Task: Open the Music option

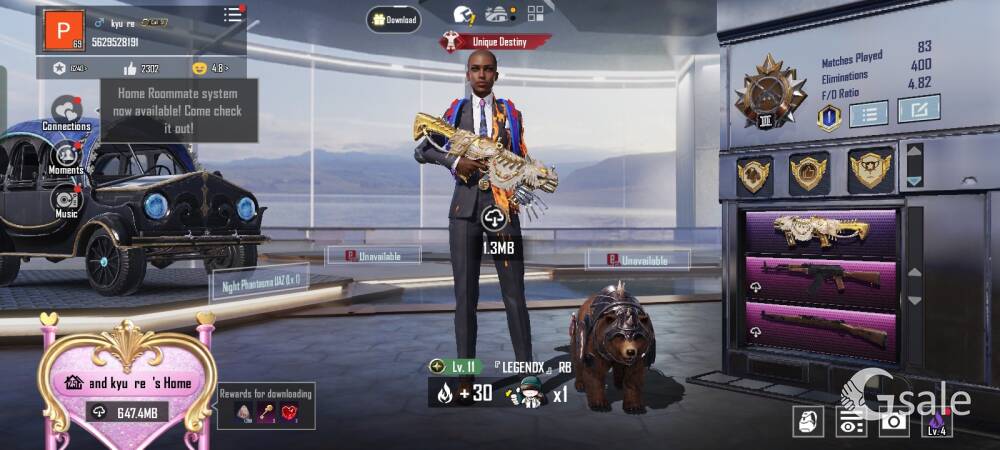Action: click(x=66, y=201)
